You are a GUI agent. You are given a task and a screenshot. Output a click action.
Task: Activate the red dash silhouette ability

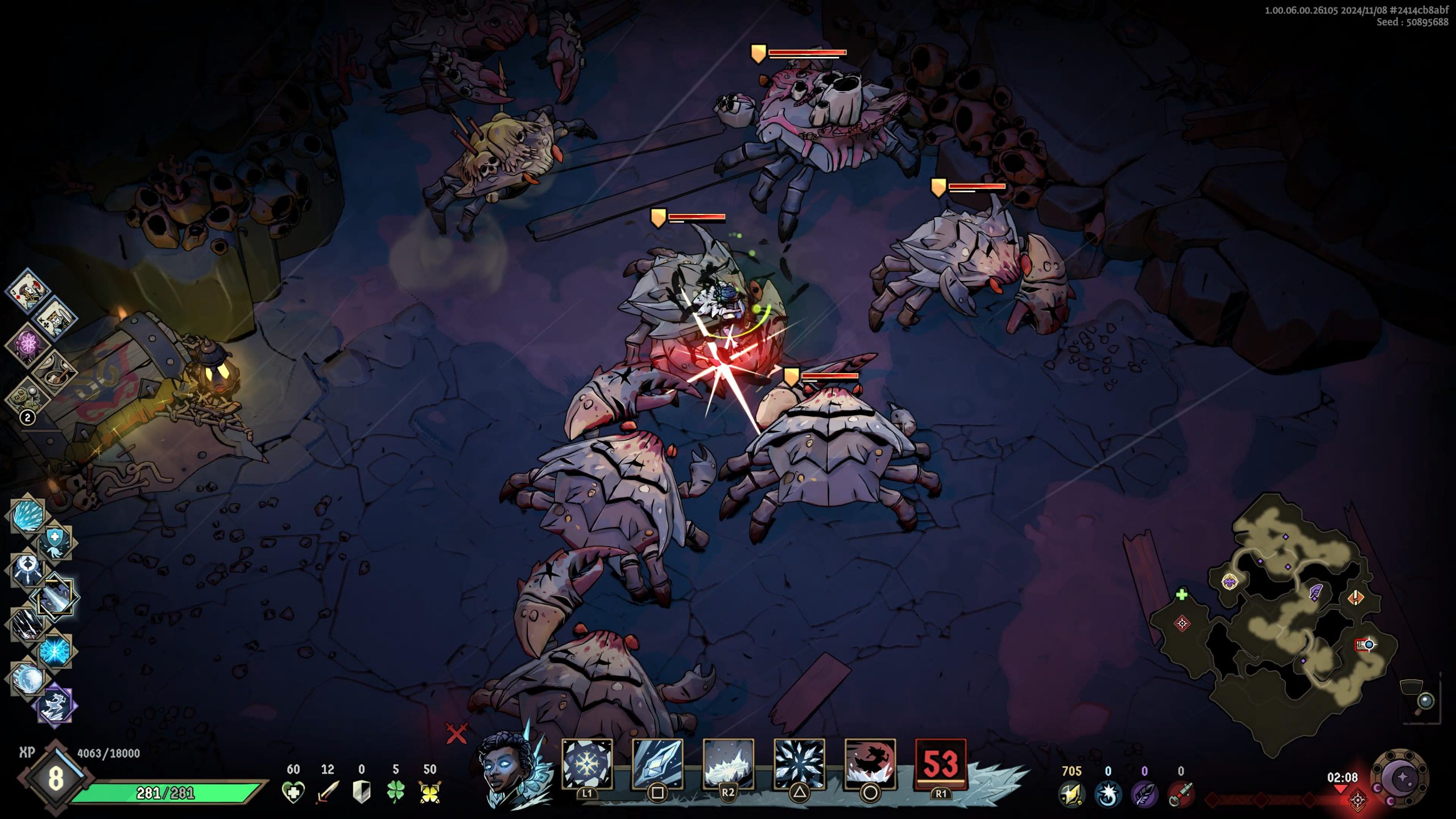point(870,763)
